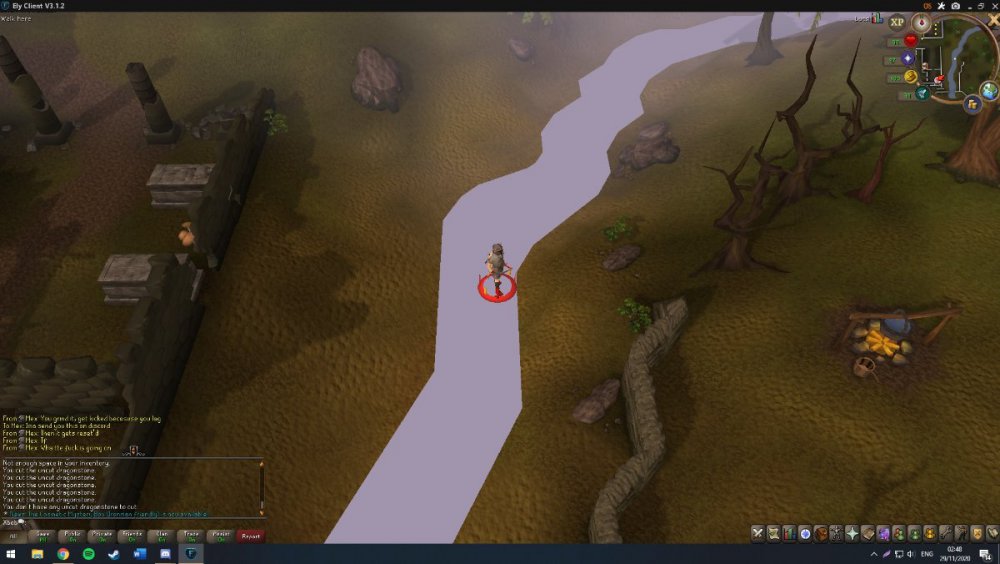This screenshot has width=1000, height=564.
Task: Toggle the Trade chat filter
Action: [191, 536]
